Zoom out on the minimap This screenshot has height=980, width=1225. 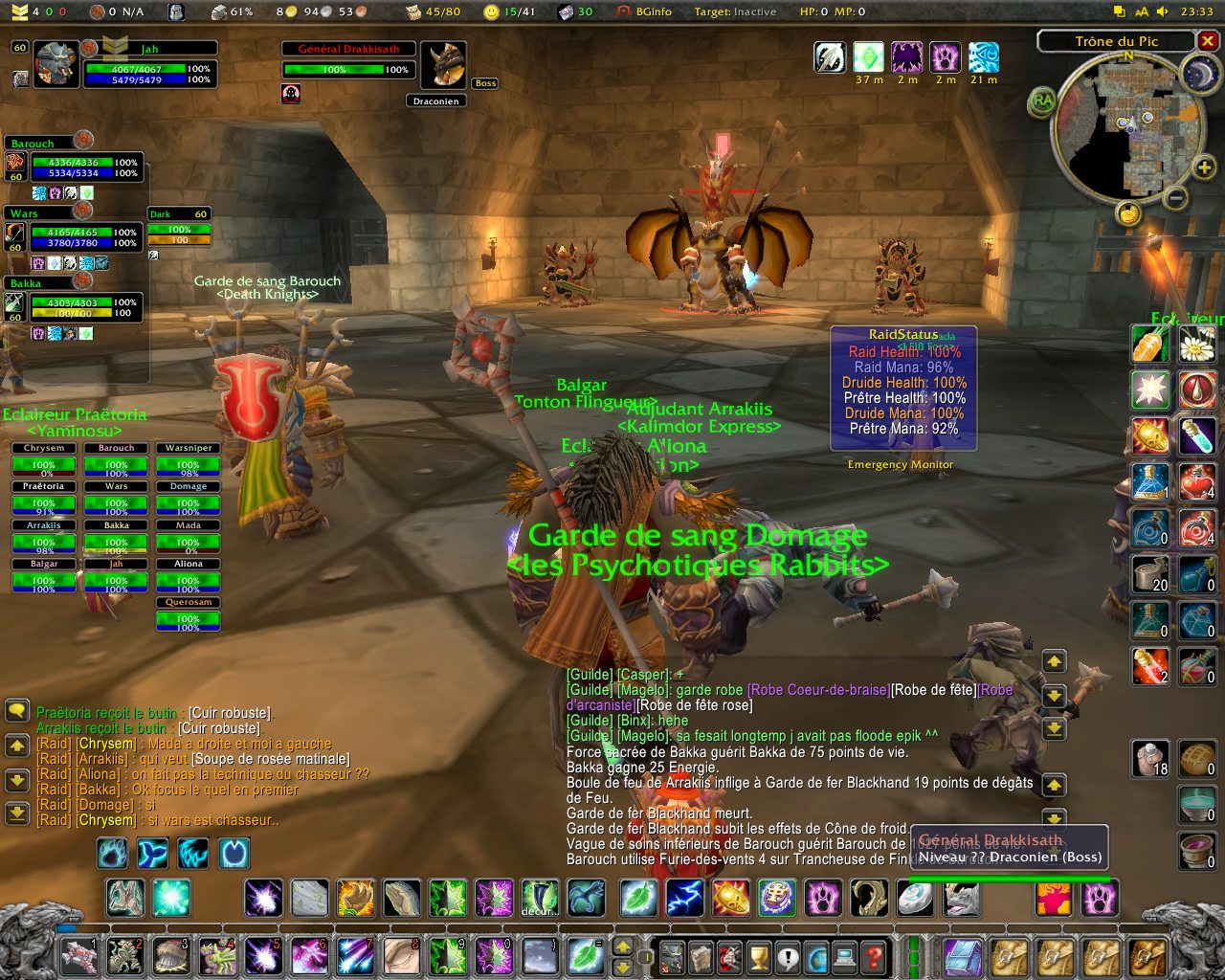[1176, 197]
